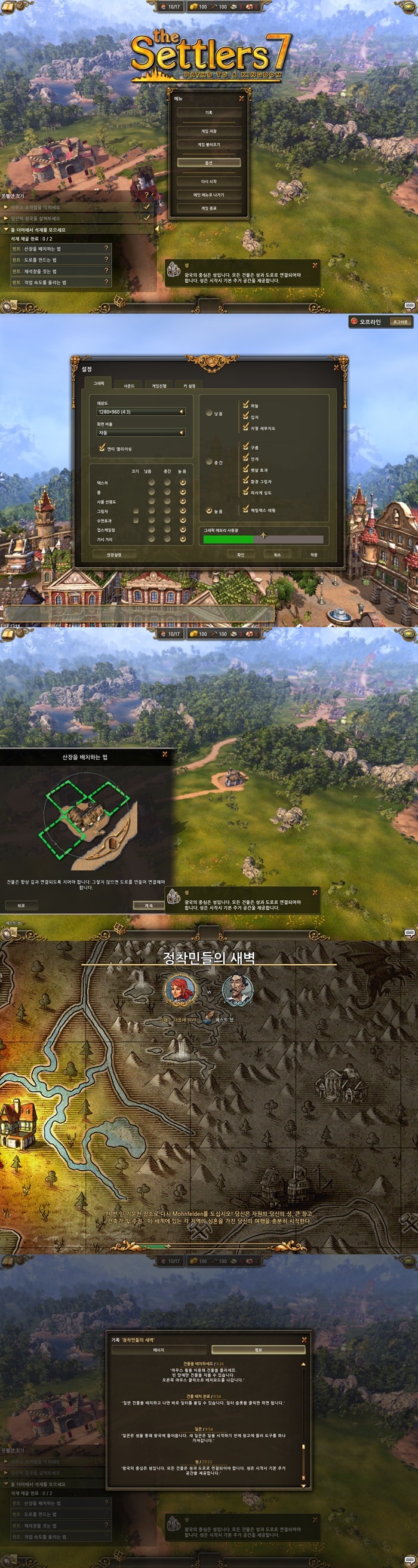Select the 중간 graphics preset radio button
The width and height of the screenshot is (418, 1568).
click(210, 462)
